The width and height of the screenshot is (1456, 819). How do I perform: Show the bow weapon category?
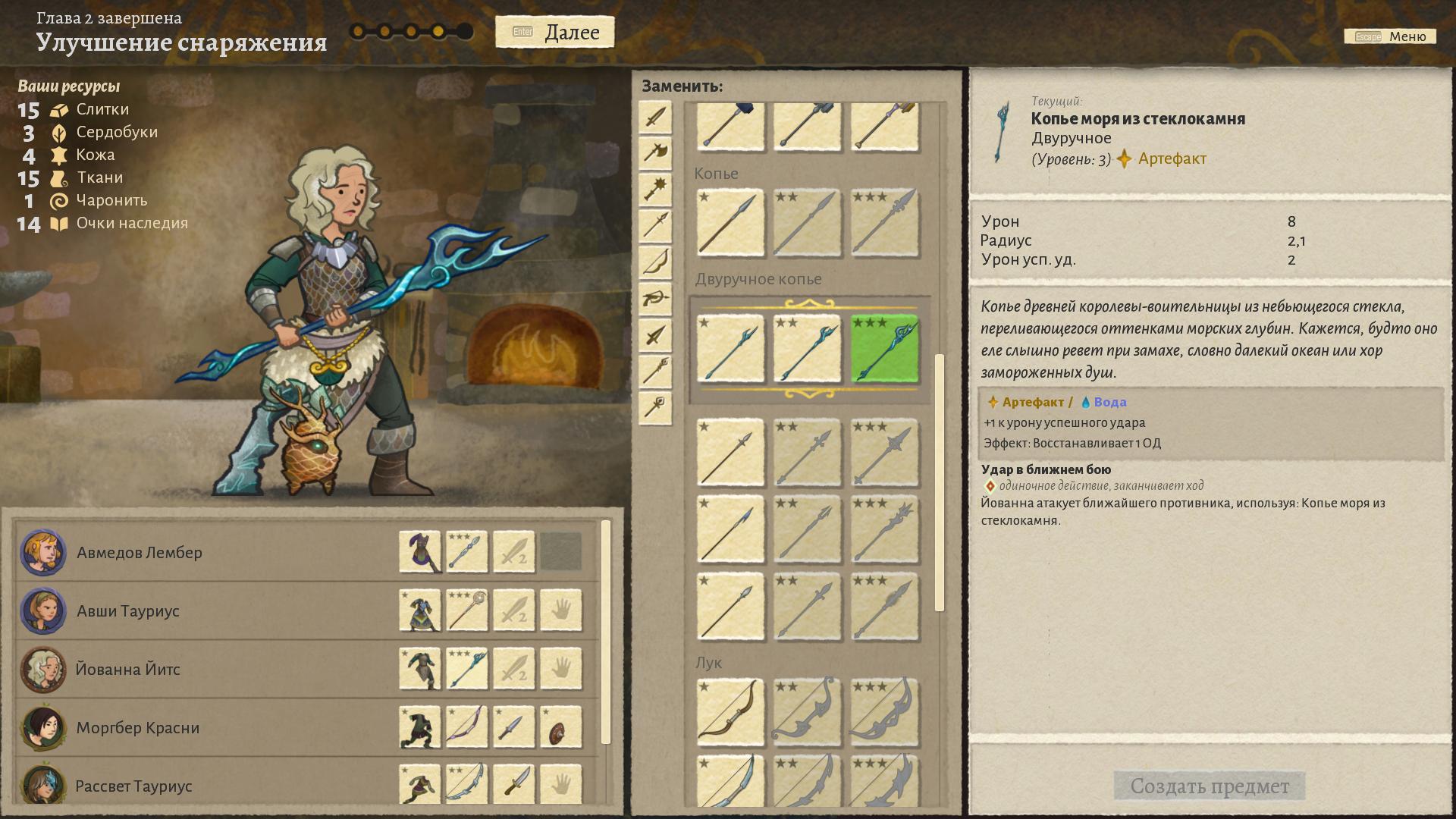(x=655, y=262)
